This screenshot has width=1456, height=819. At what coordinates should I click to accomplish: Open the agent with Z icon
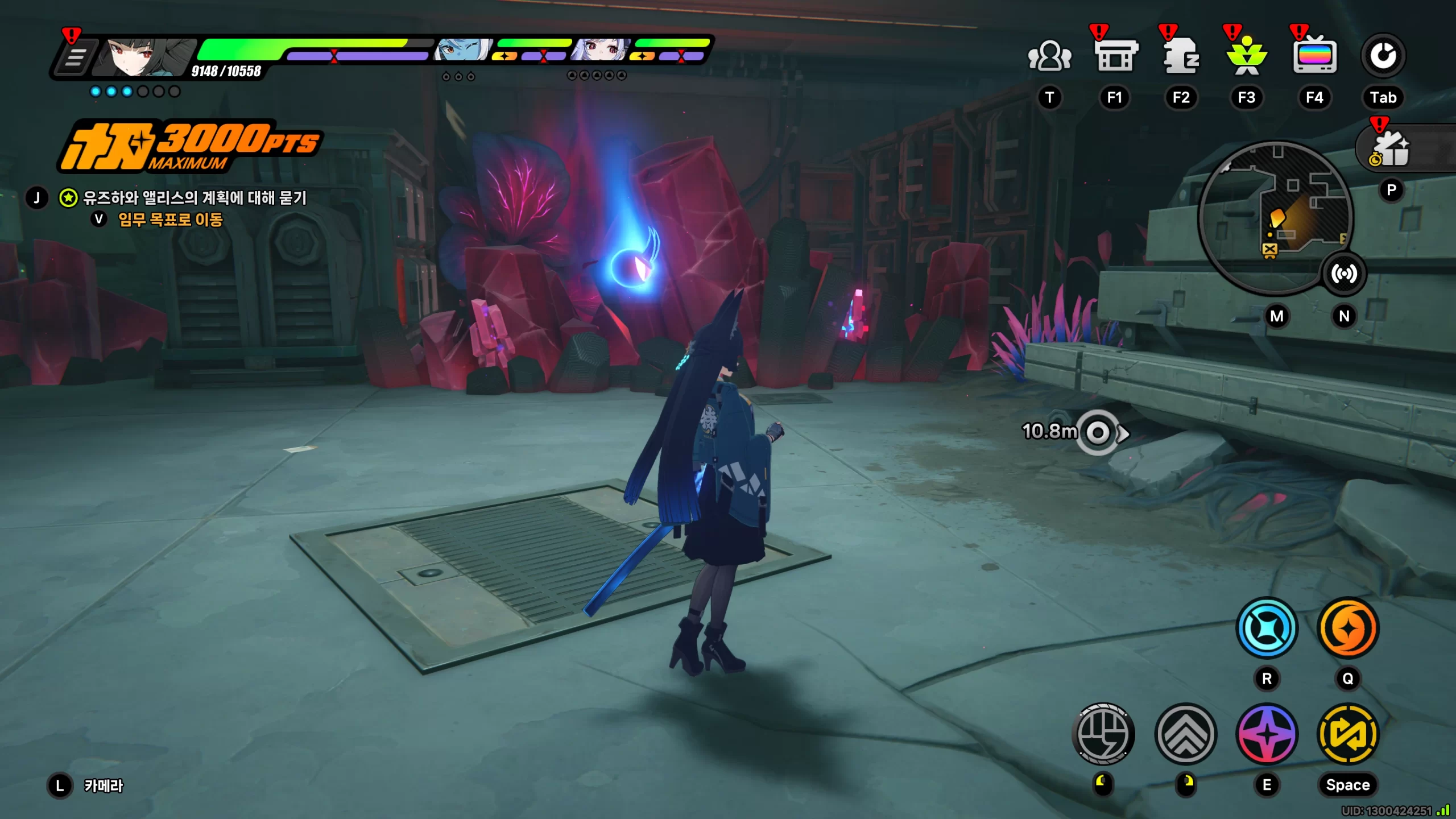(1181, 56)
